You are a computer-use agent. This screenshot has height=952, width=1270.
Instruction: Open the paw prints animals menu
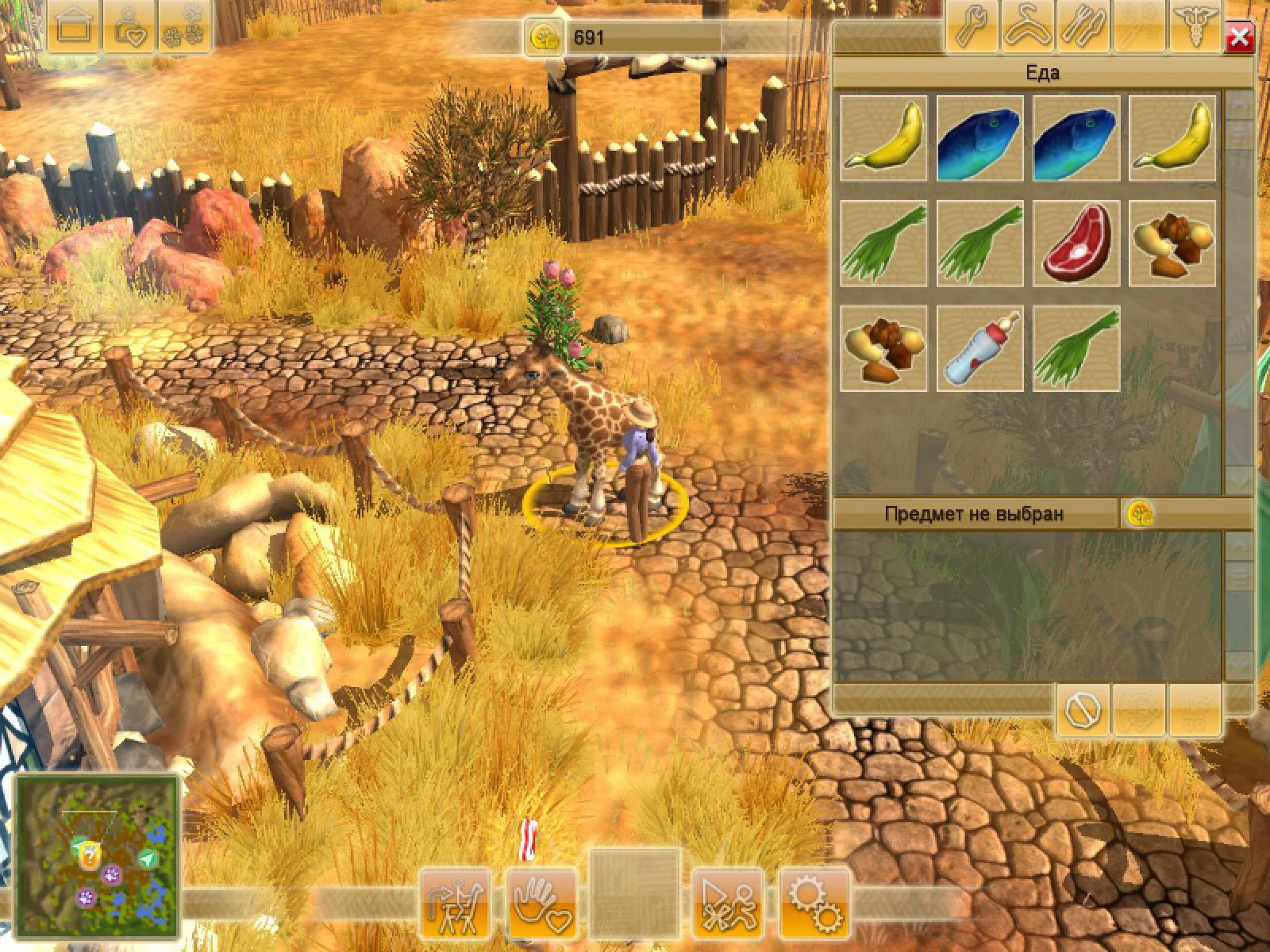click(x=184, y=28)
